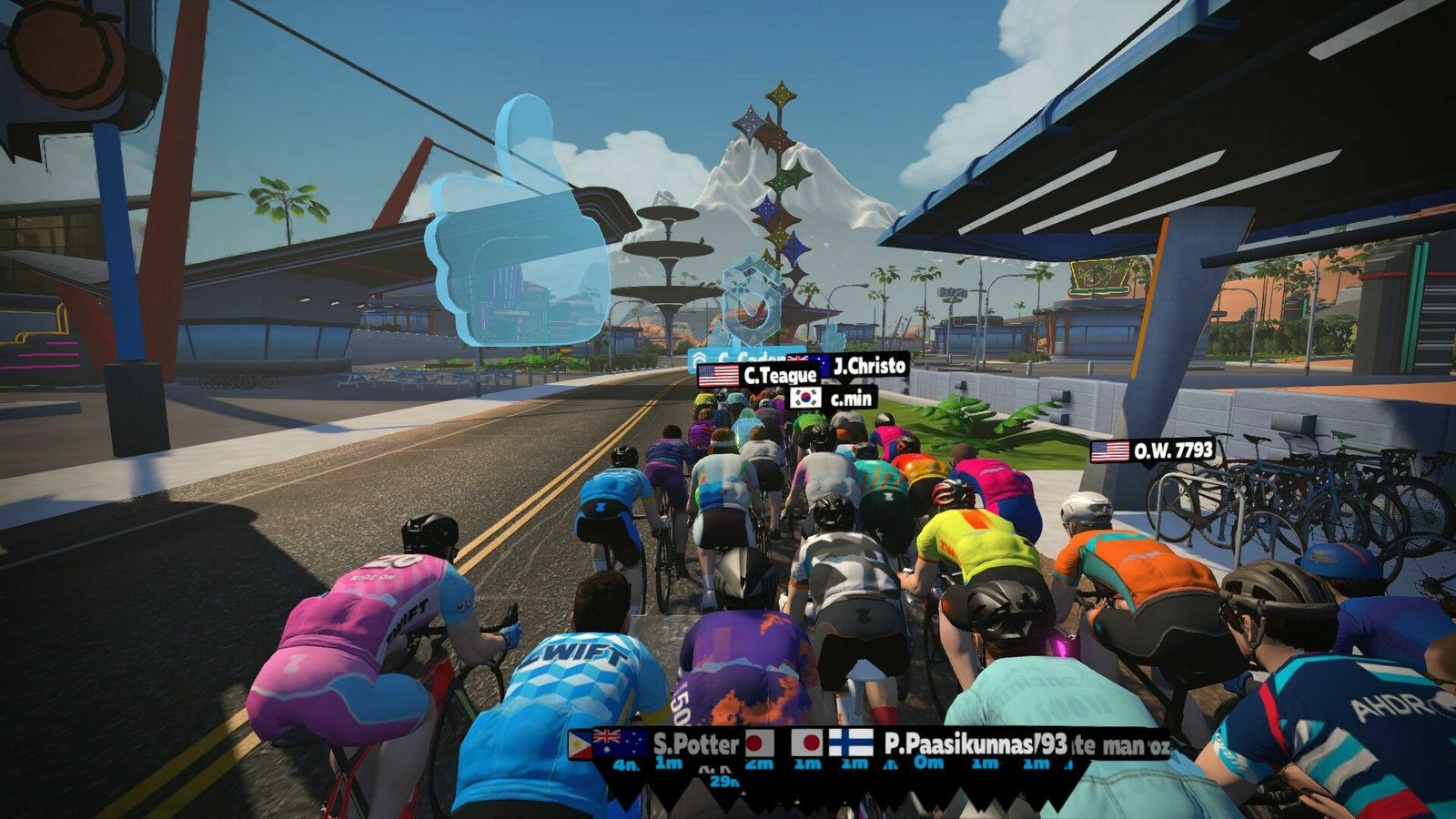The image size is (1456, 819).
Task: Choose the S.Potter rider name tag
Action: click(x=679, y=743)
